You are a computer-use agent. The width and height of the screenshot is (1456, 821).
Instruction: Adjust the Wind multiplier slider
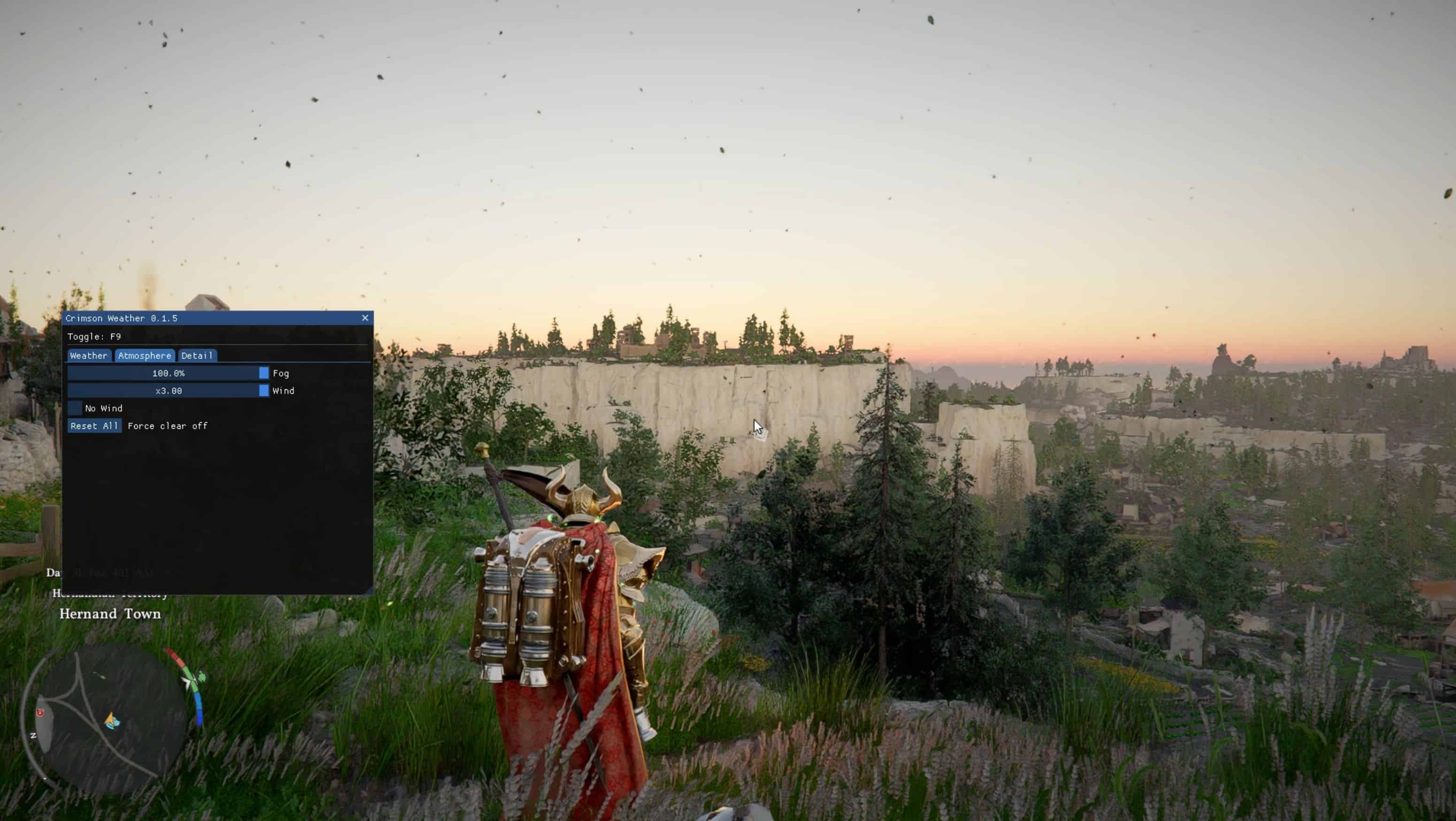click(168, 391)
